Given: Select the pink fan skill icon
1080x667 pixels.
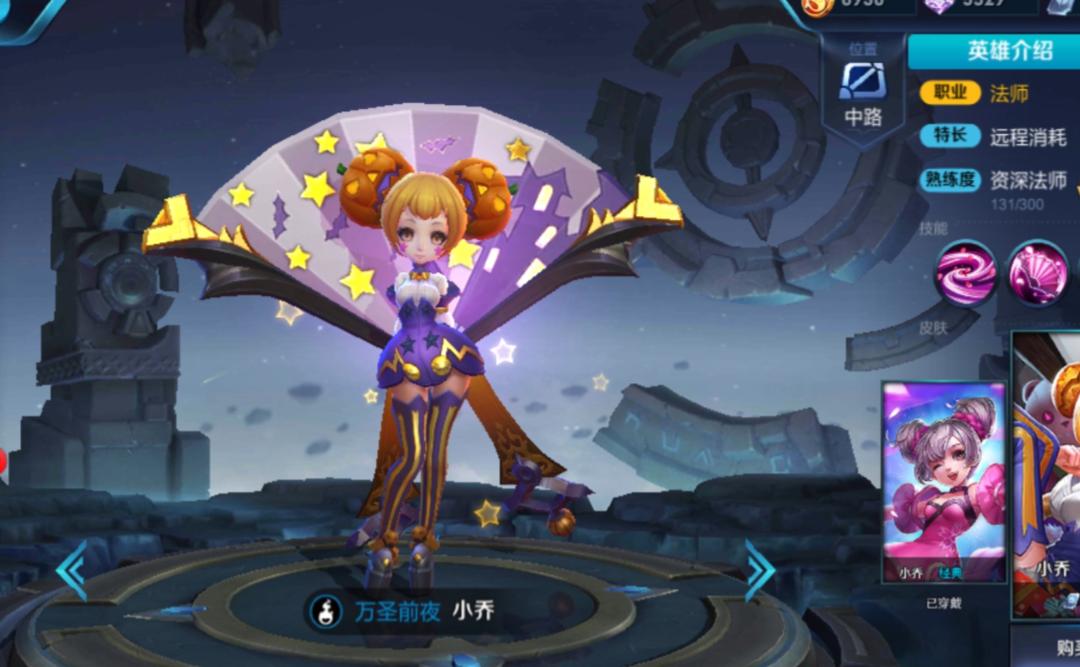Looking at the screenshot, I should click(1037, 272).
